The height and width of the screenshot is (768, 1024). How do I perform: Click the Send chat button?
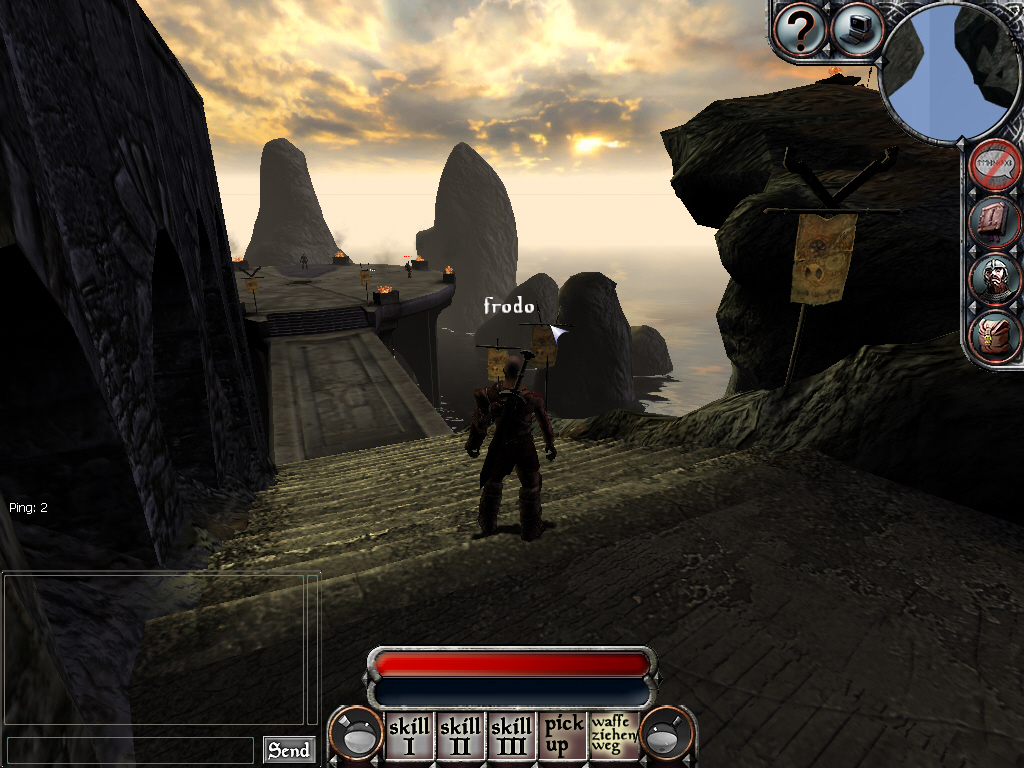click(289, 750)
